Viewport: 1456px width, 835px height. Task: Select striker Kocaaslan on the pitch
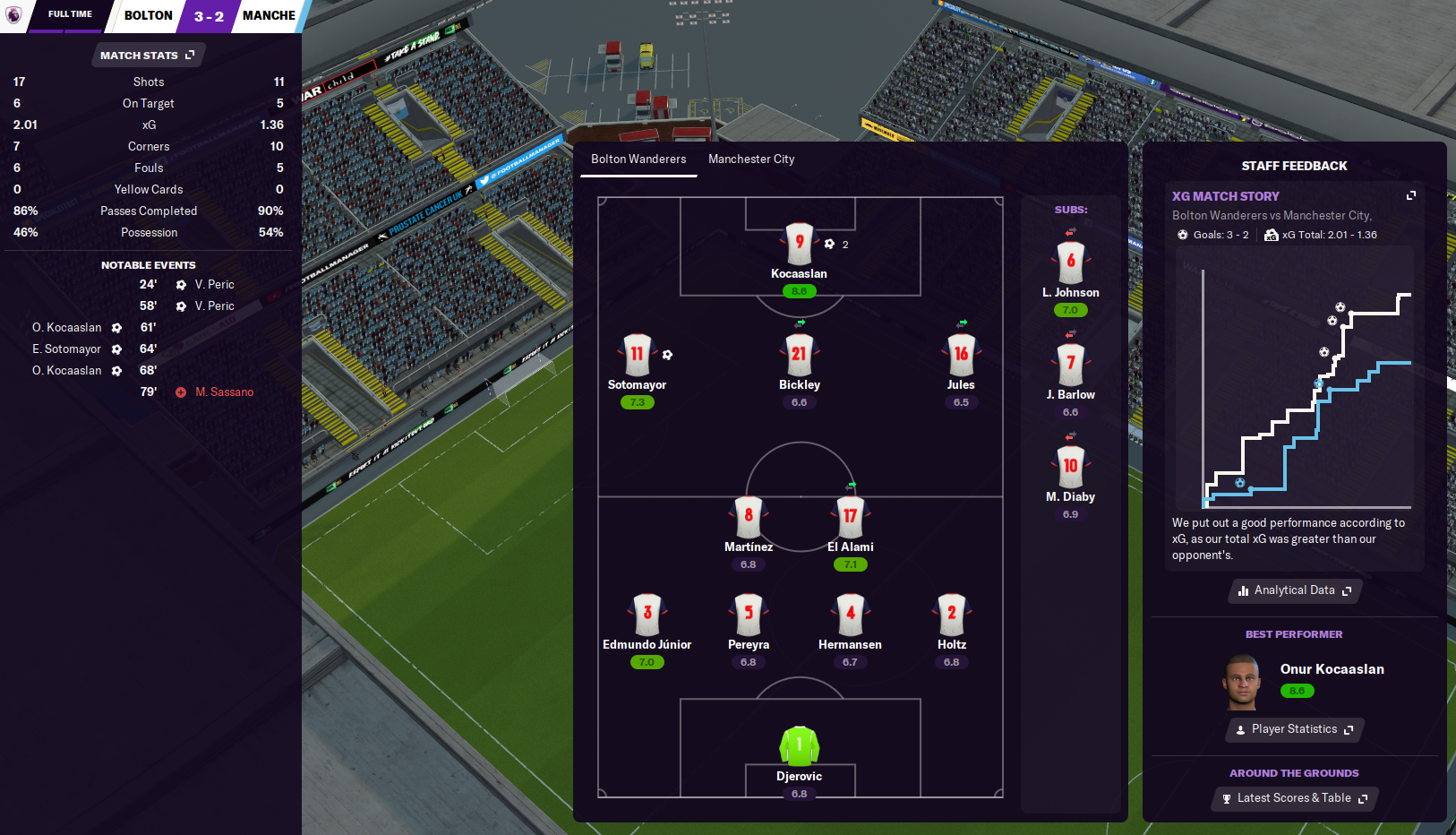[799, 245]
